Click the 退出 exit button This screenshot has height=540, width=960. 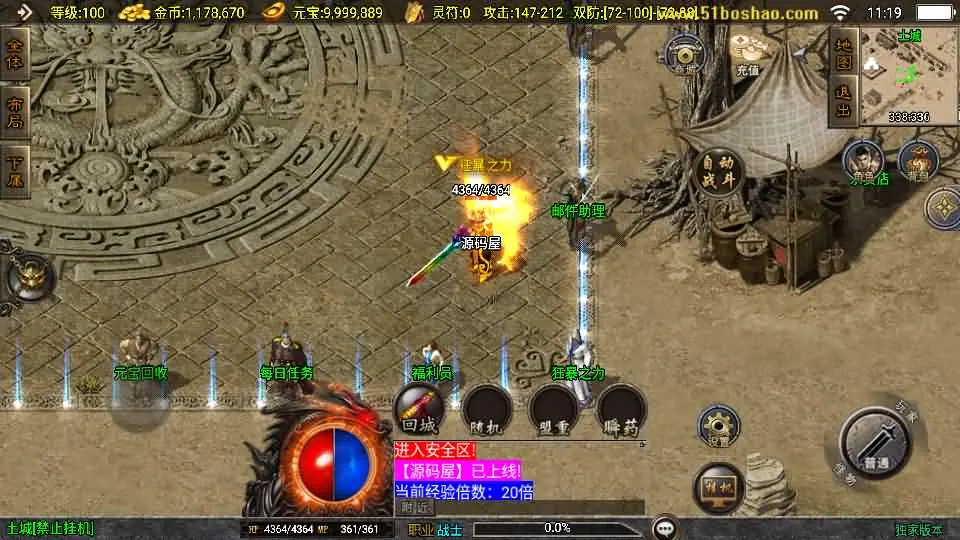point(844,102)
